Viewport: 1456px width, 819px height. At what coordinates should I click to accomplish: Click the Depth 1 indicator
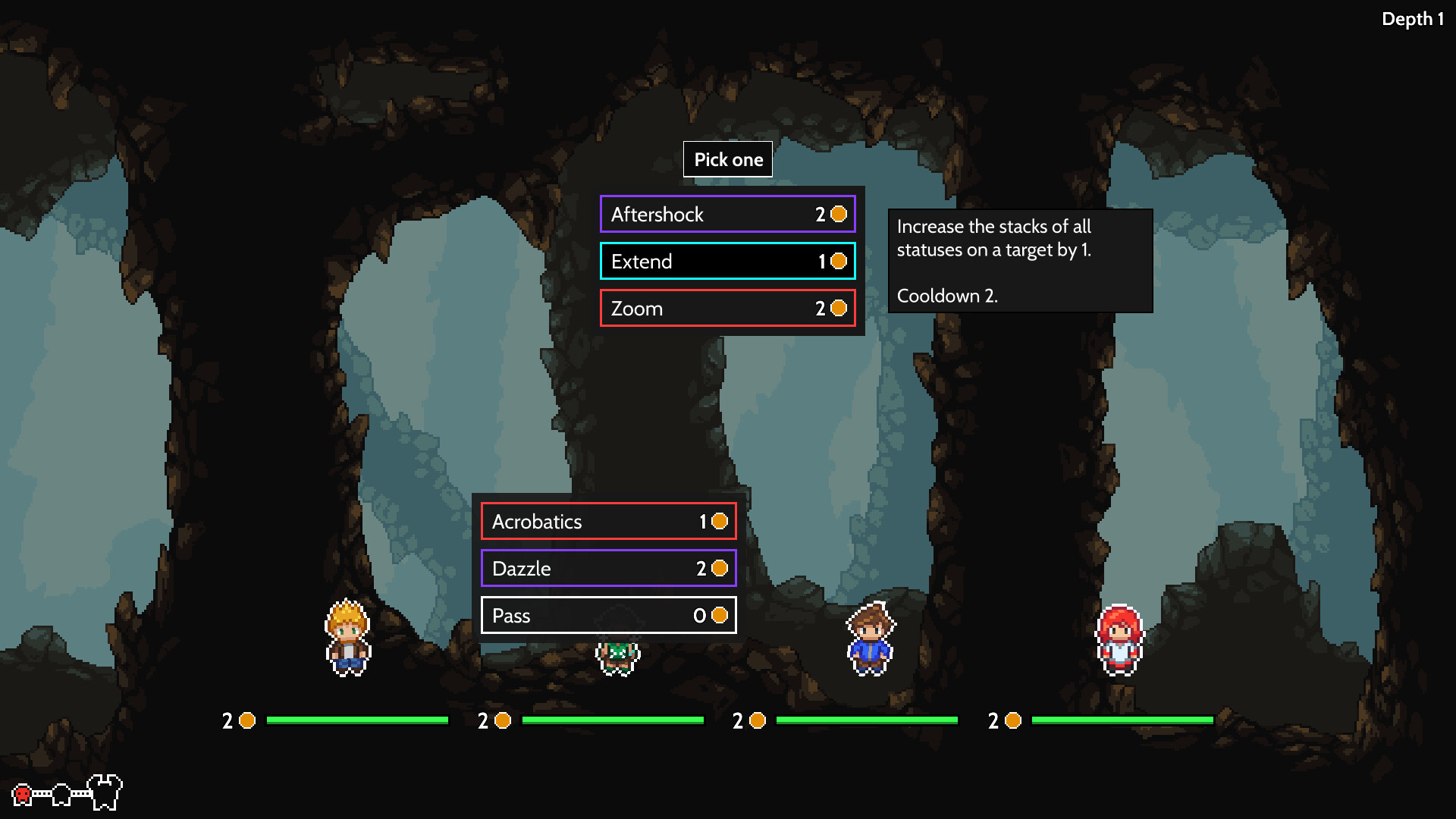tap(1412, 19)
